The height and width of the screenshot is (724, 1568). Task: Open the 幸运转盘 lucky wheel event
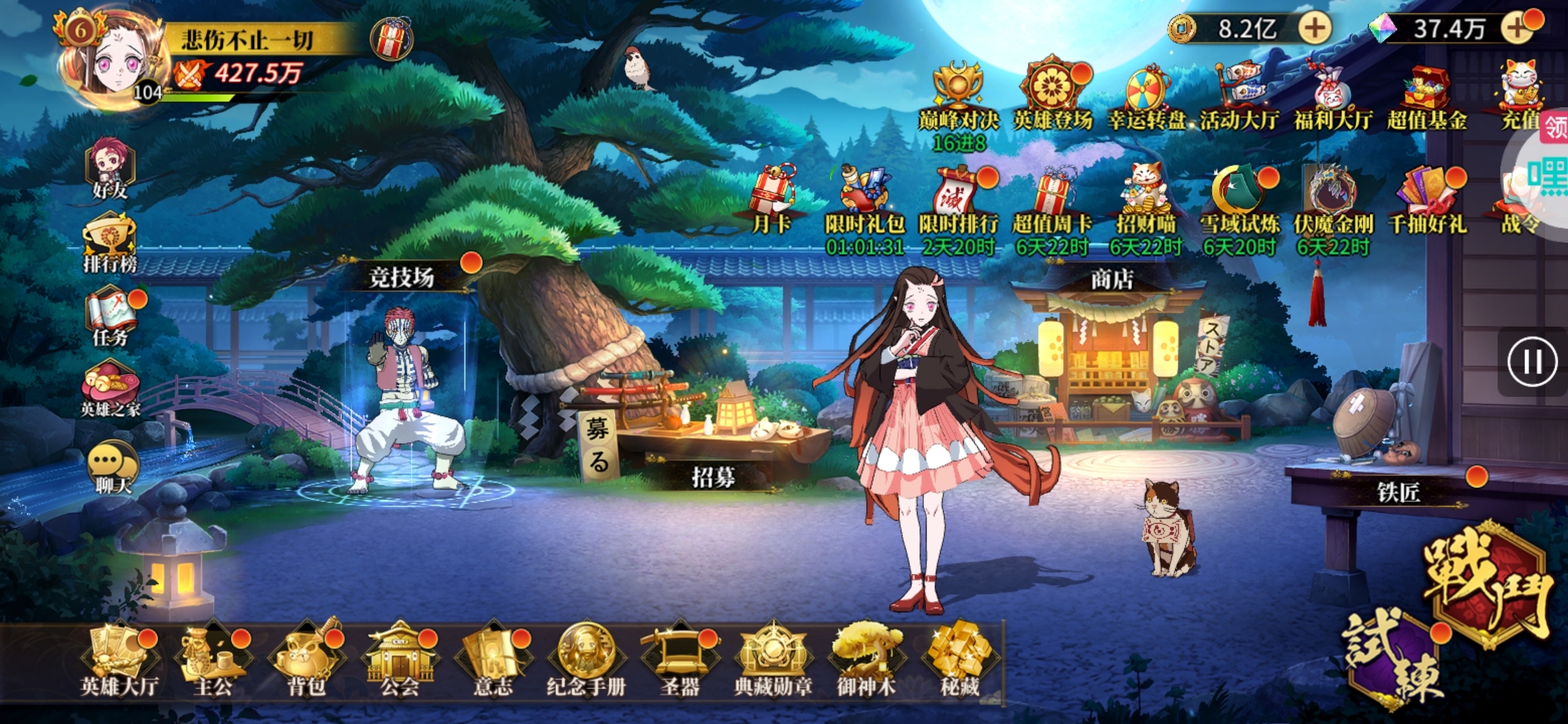coord(1147,97)
